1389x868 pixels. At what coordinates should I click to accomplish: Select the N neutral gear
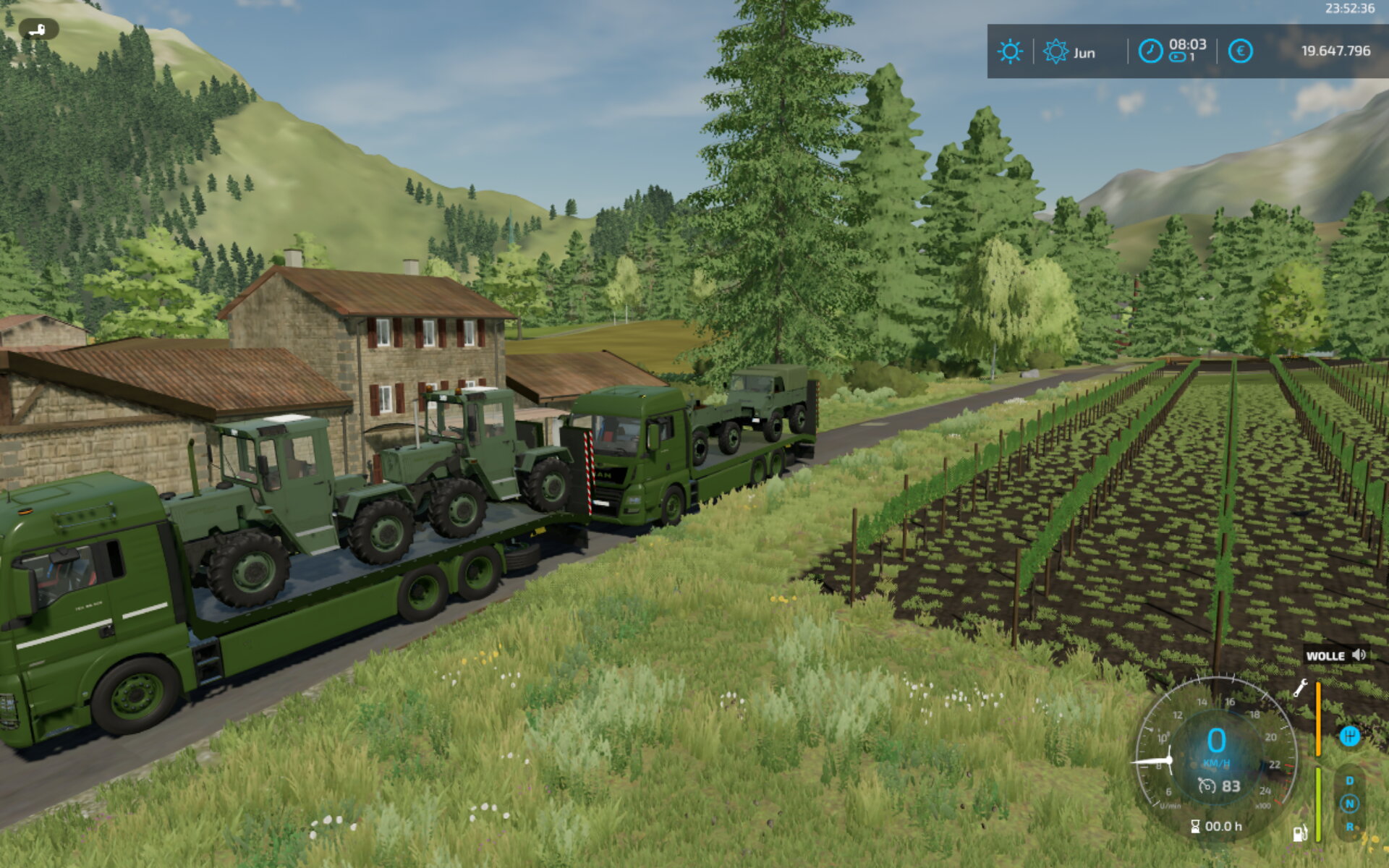pos(1349,804)
